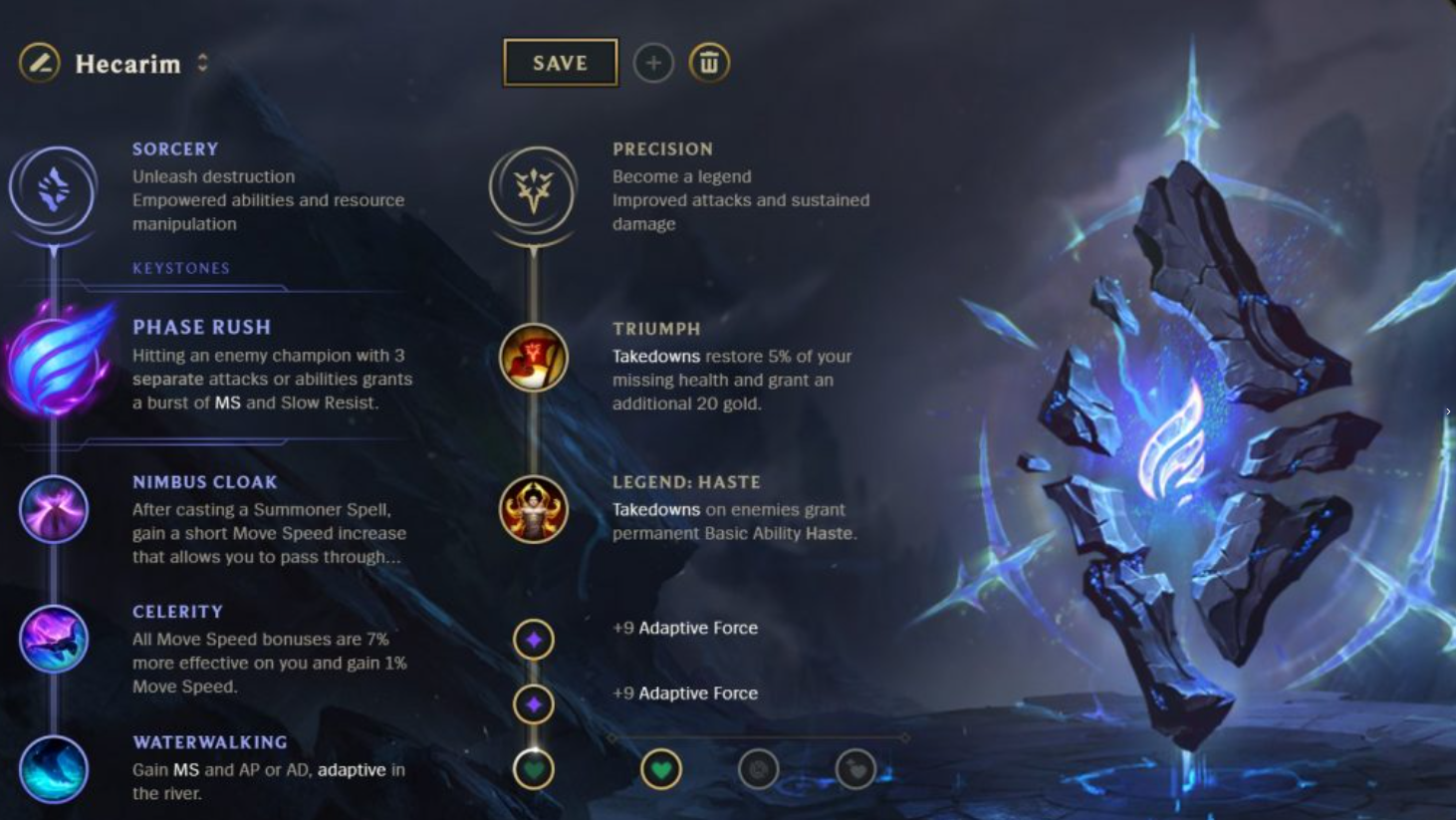Delete the rune page via trash icon

tap(709, 62)
